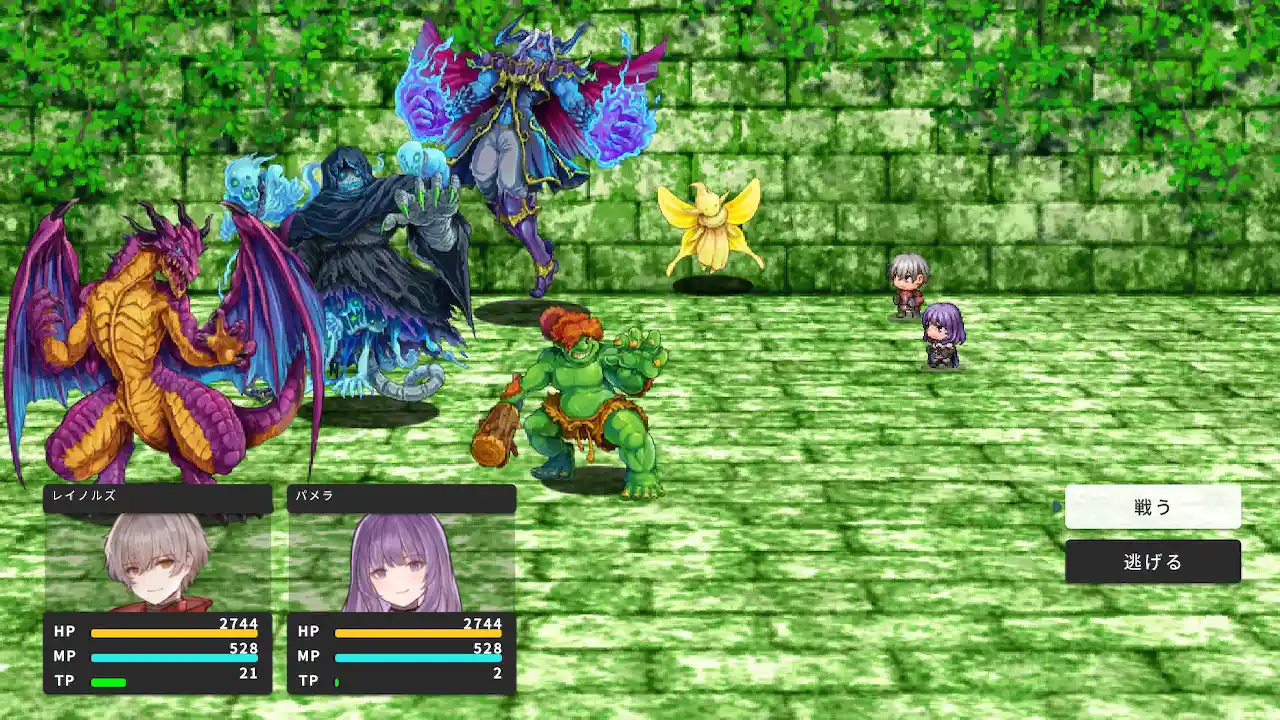Screen dimensions: 1280x720
Task: Select the 逃げる (Escape) command
Action: (x=1152, y=562)
